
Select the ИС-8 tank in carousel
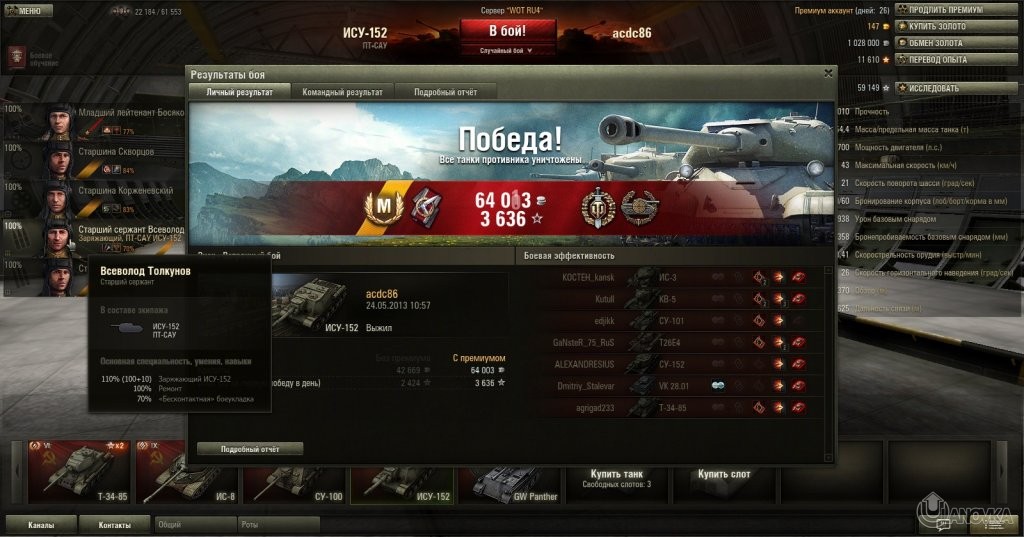(x=185, y=471)
